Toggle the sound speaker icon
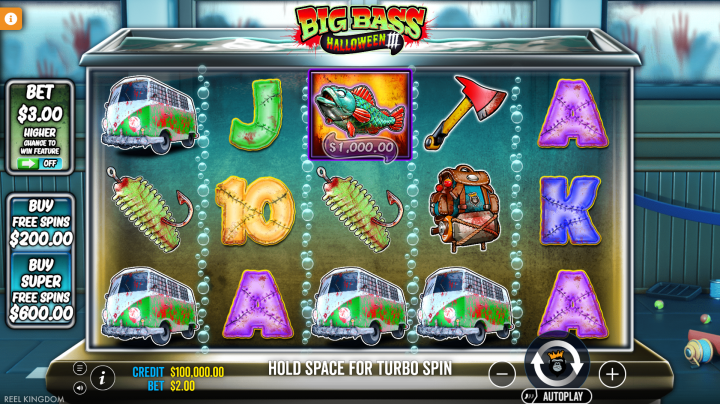This screenshot has width=720, height=404. pyautogui.click(x=79, y=388)
